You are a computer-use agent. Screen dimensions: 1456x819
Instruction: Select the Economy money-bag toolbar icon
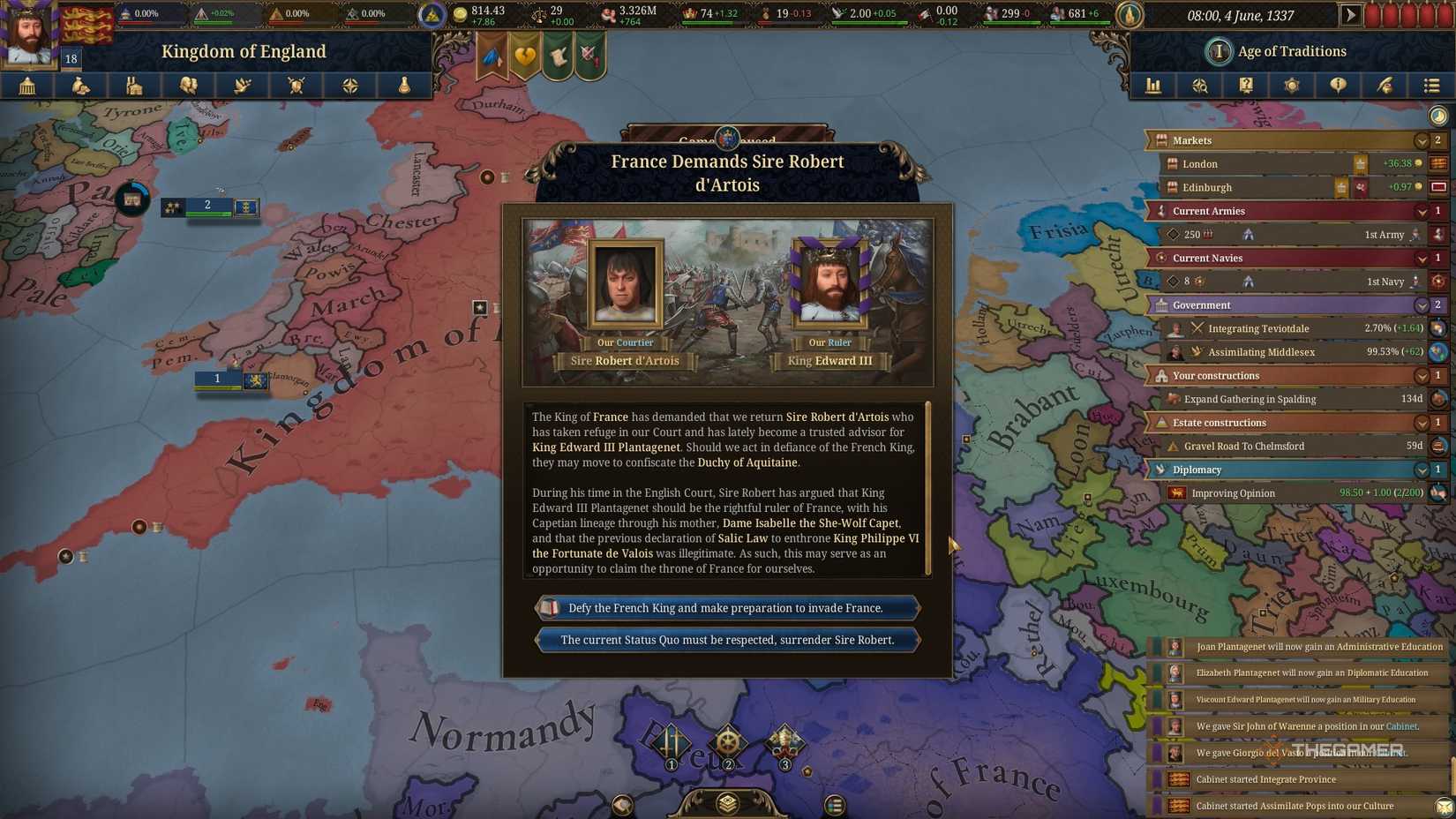80,86
